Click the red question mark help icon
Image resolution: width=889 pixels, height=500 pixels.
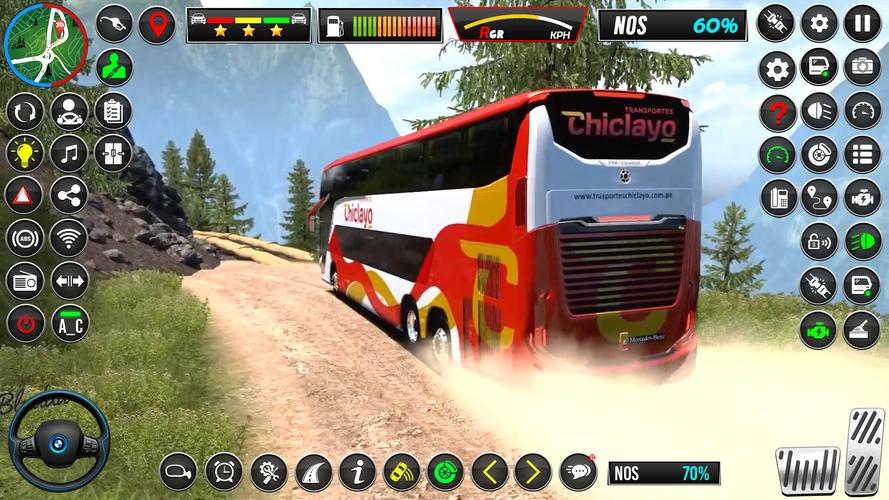(777, 112)
